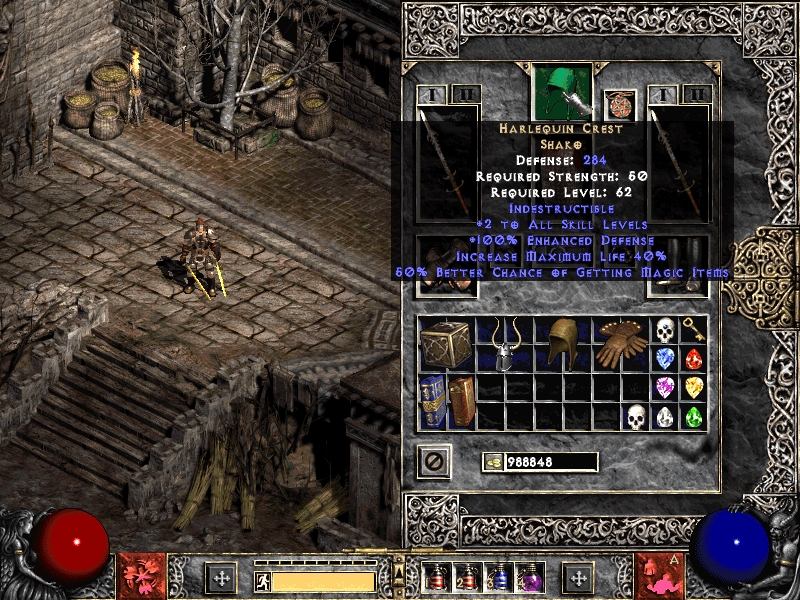
Task: Pick up the purple amethyst gem
Action: point(665,387)
